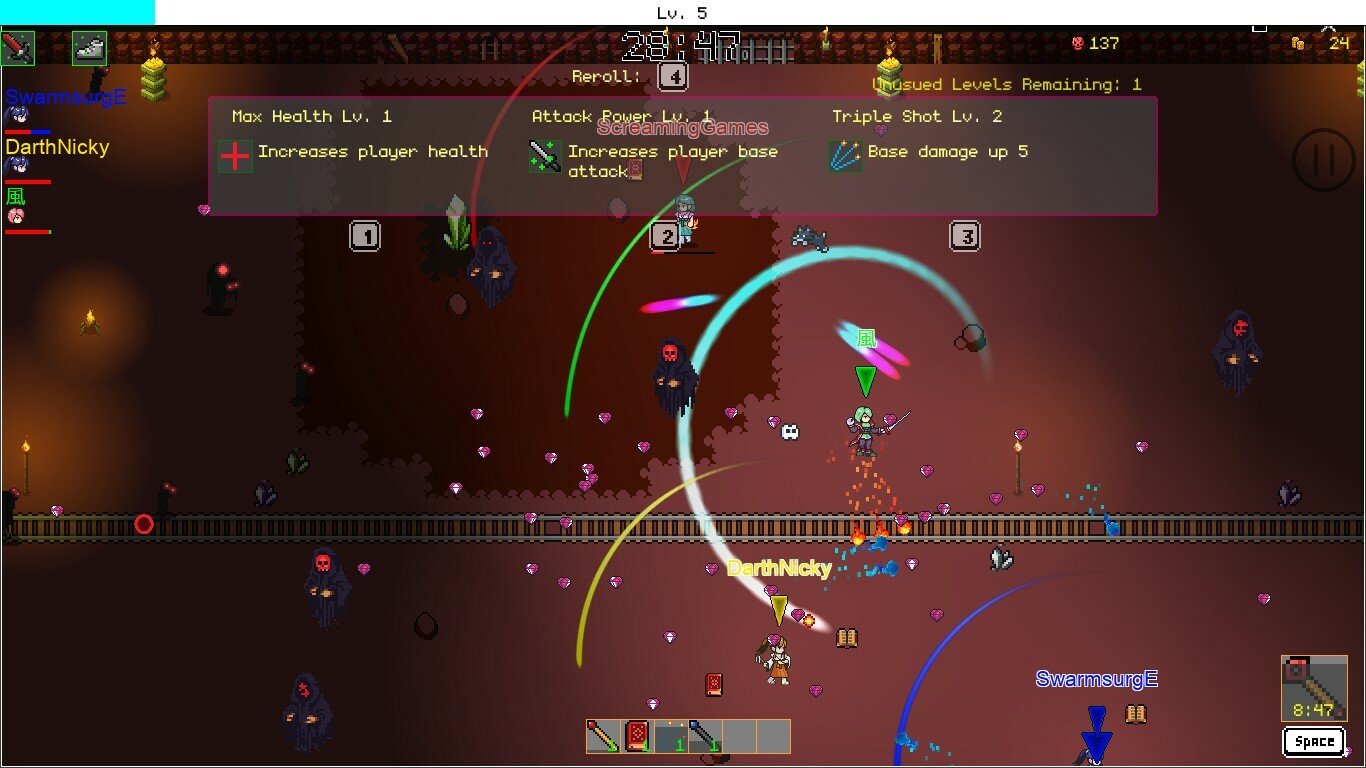Click the hammer special ability with 8:47 cooldown
This screenshot has width=1366, height=768.
point(1313,690)
